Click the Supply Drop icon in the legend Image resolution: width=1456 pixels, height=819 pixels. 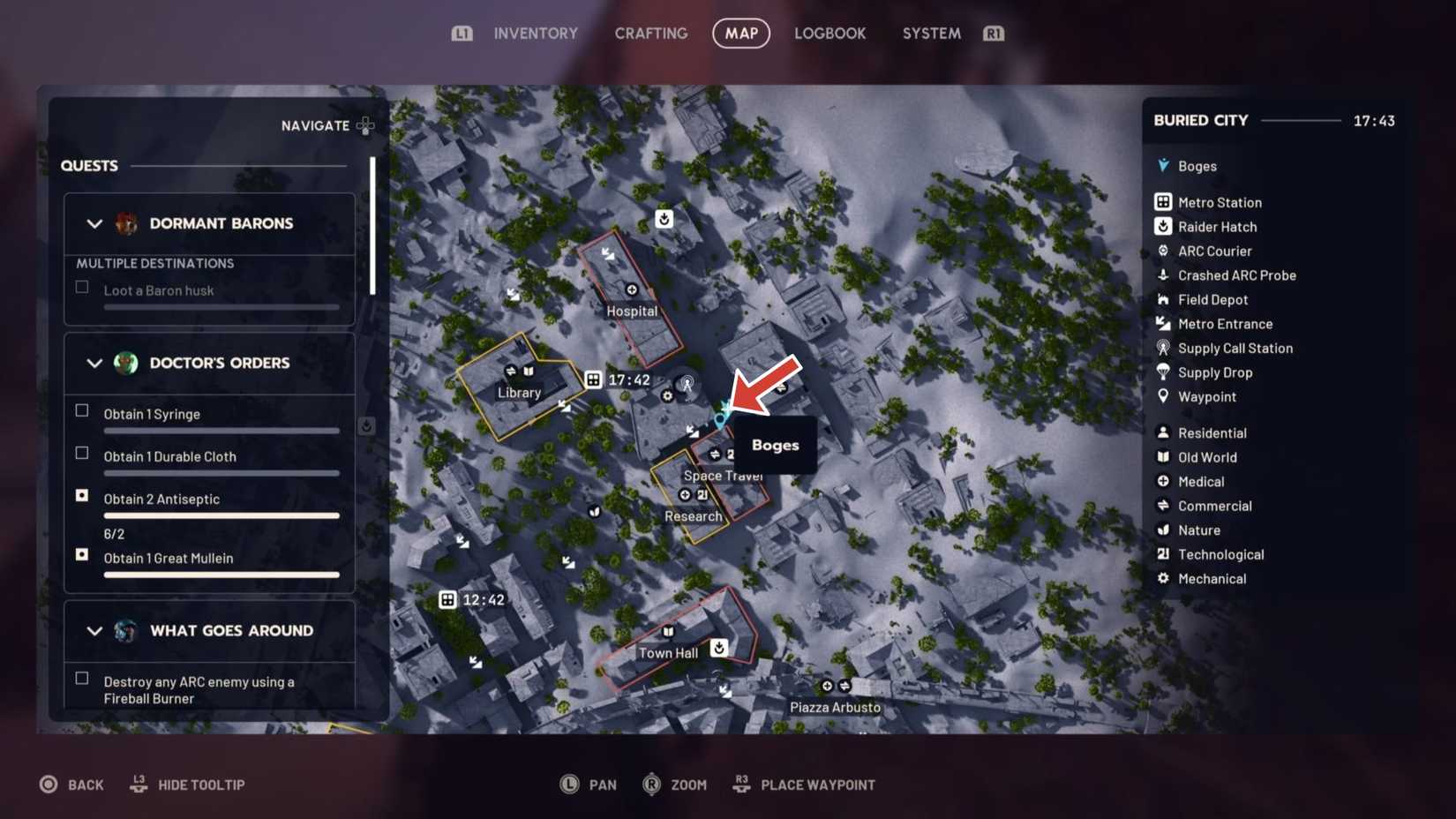click(1163, 372)
